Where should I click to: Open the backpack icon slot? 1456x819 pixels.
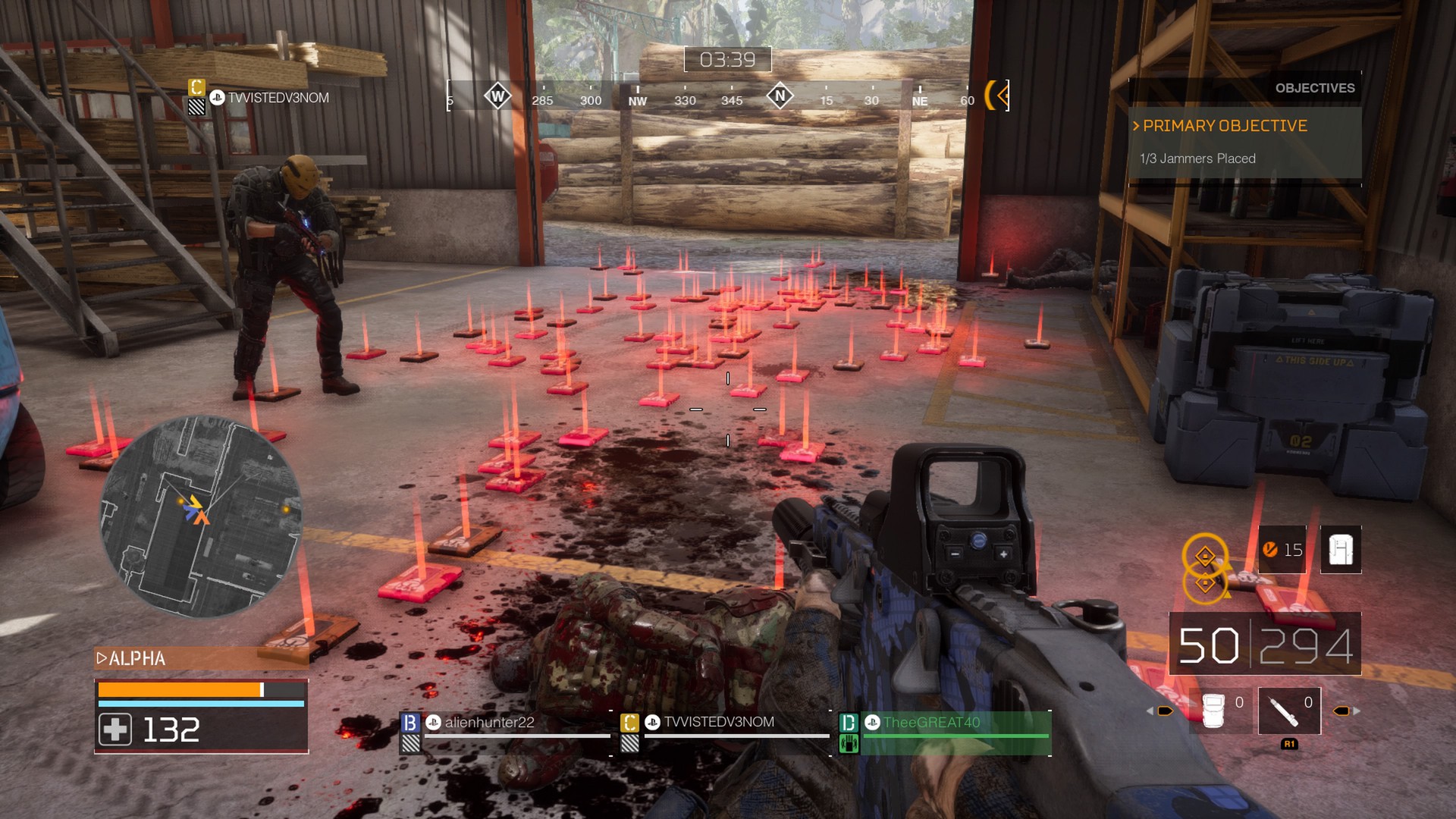point(1340,549)
